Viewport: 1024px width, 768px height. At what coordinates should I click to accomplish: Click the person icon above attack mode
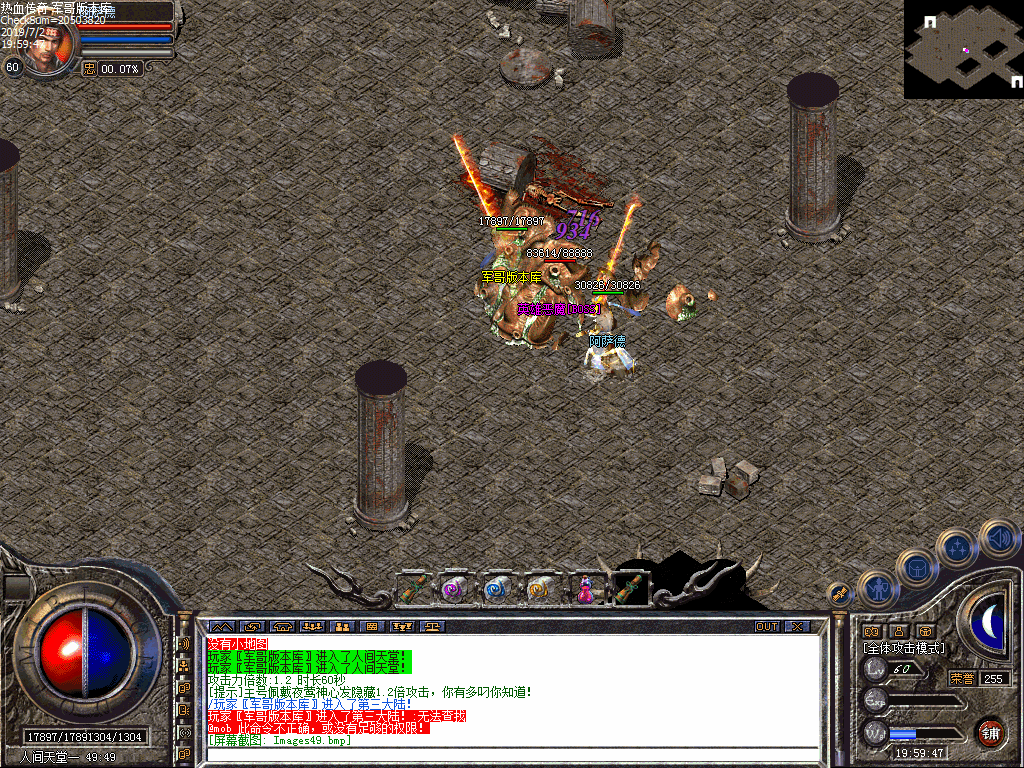point(898,631)
